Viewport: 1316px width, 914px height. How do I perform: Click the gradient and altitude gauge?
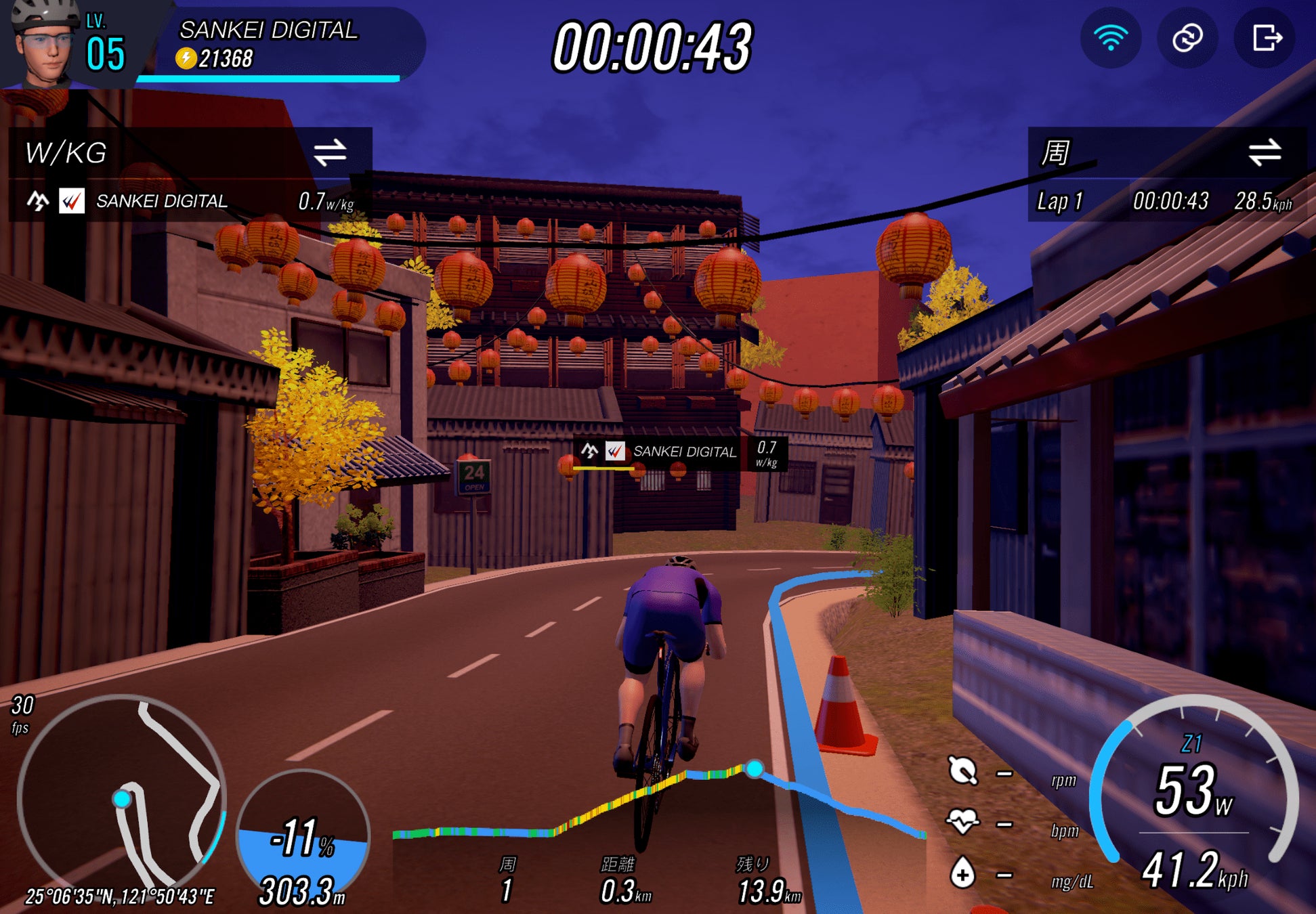(303, 840)
